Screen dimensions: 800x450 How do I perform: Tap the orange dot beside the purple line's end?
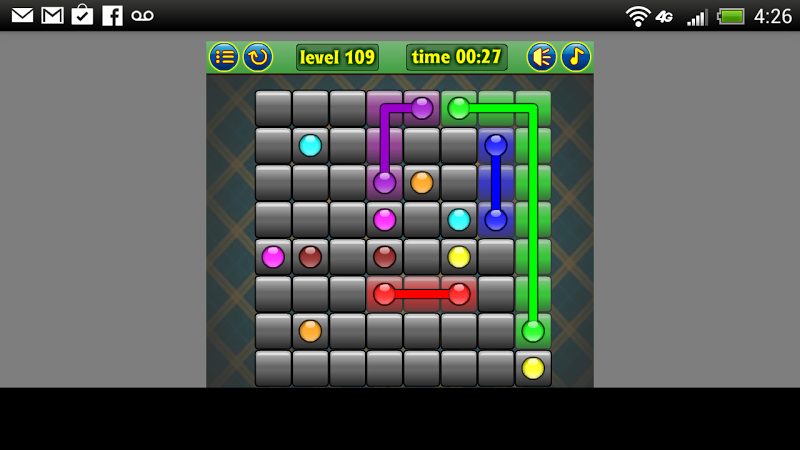[422, 182]
